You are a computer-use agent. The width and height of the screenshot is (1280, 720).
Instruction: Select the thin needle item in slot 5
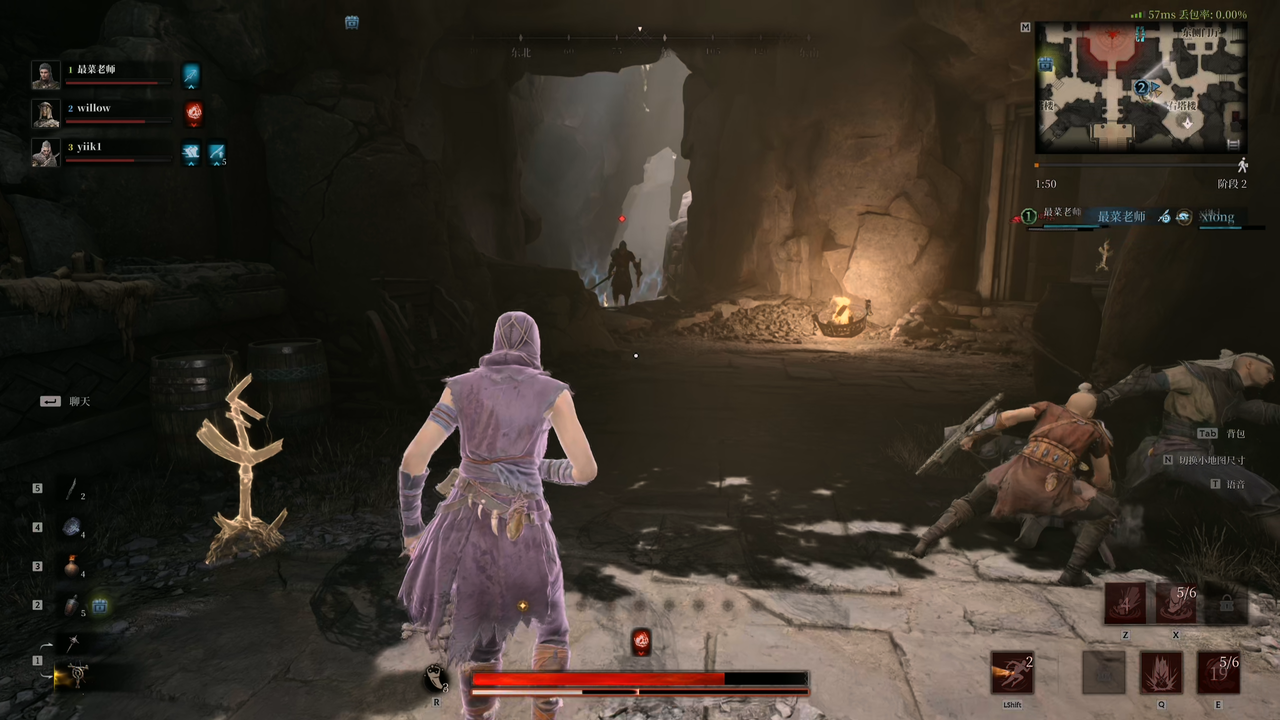click(72, 489)
